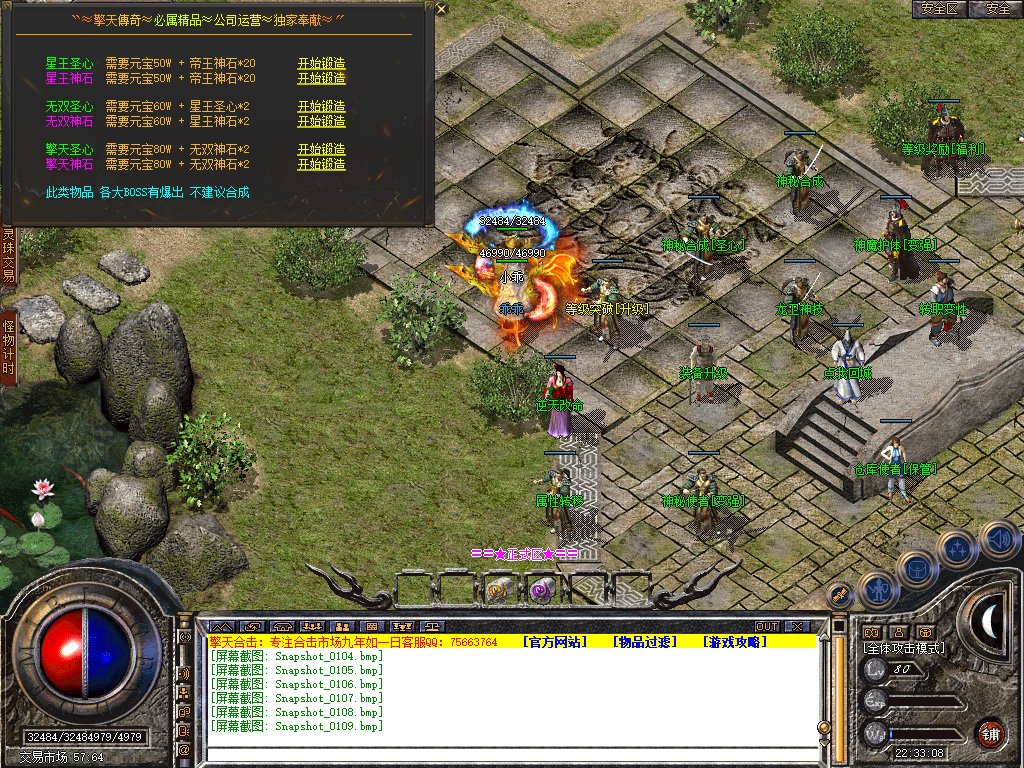
Task: Toggle the sound speaker button
Action: pos(998,540)
